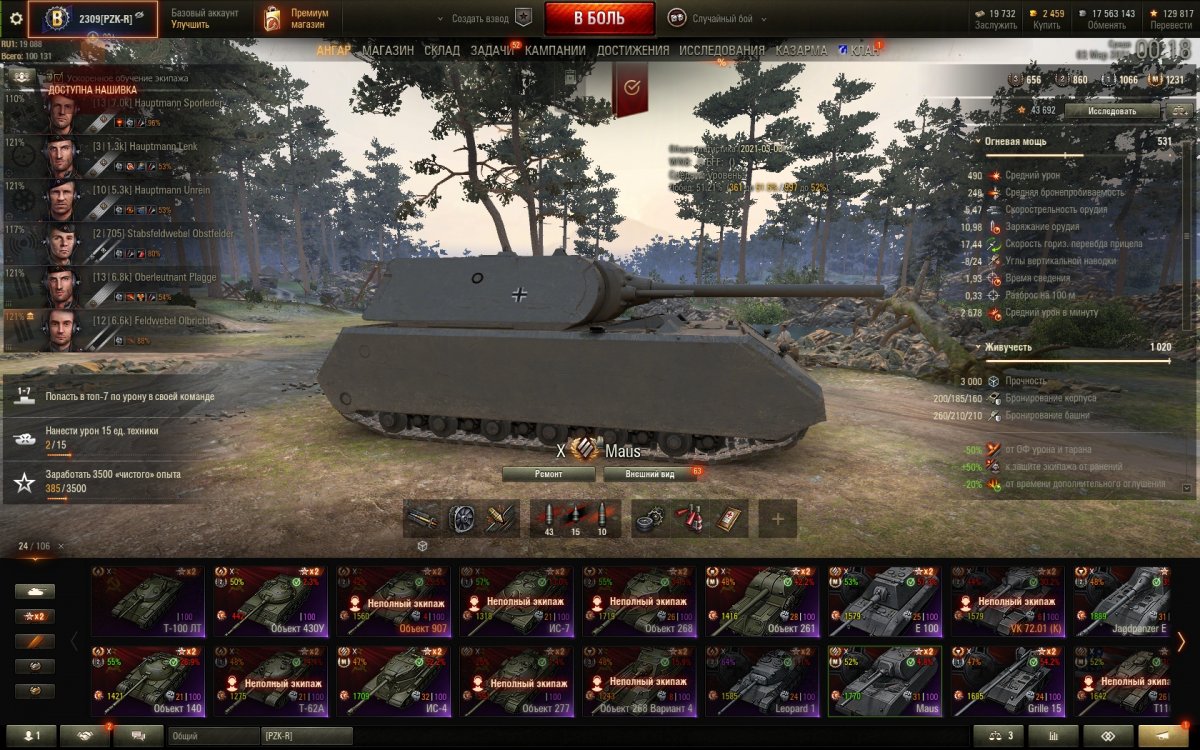The width and height of the screenshot is (1200, 750).
Task: Open the ДОСТИЖЕНИЯ tab
Action: (x=633, y=50)
